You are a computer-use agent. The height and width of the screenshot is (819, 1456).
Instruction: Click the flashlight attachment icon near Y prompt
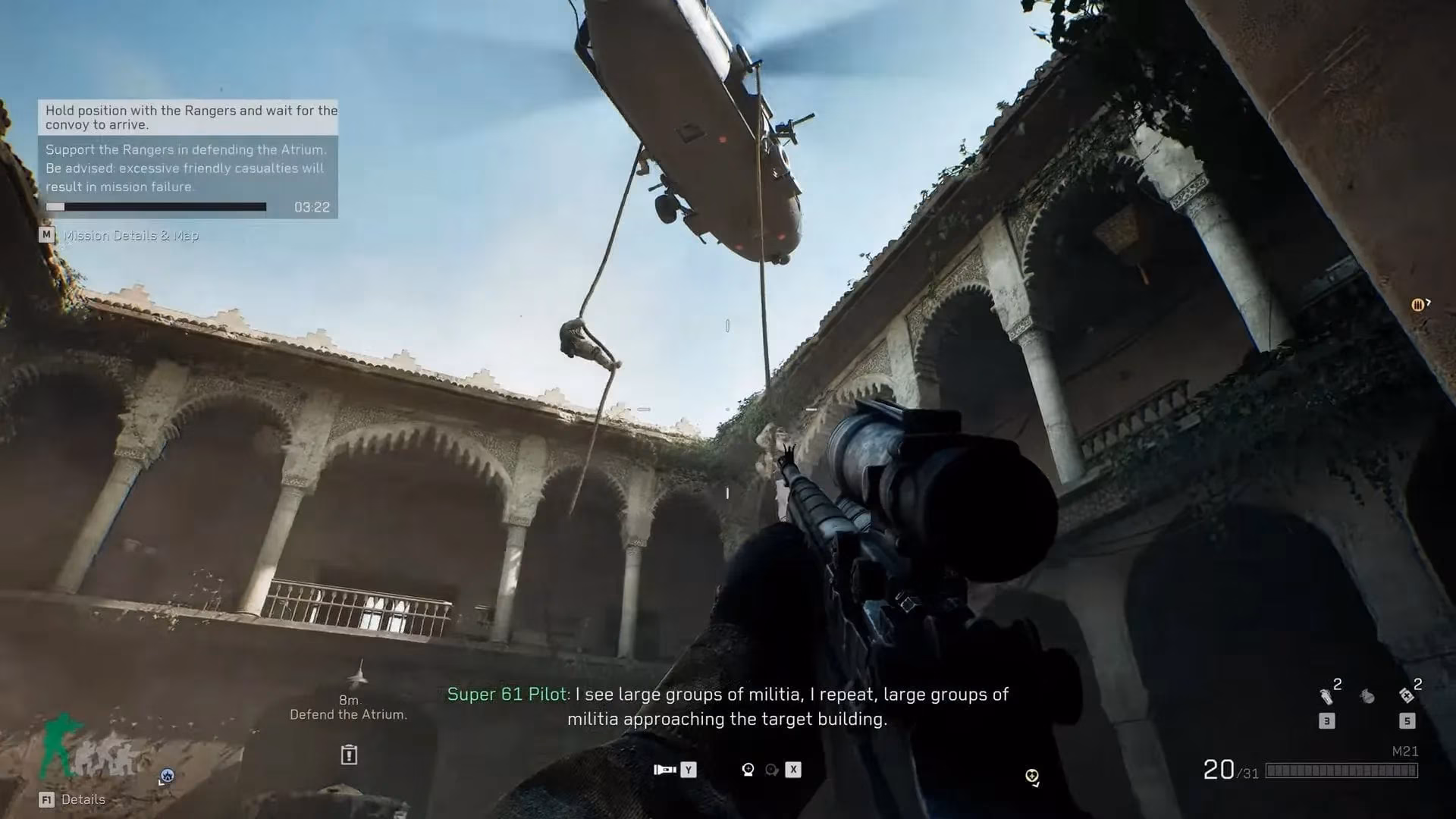coord(666,769)
